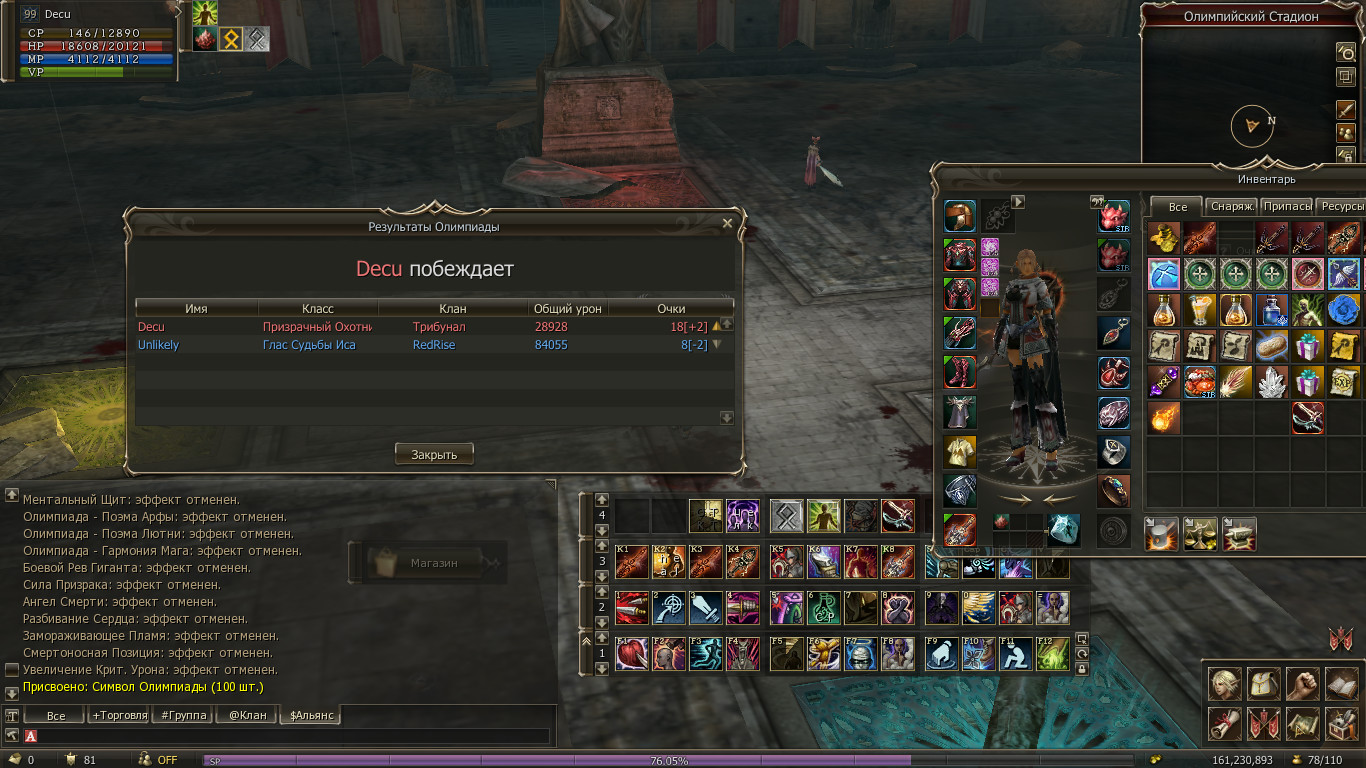The height and width of the screenshot is (768, 1366).
Task: Switch to the Снаряж. inventory tab
Action: (x=1231, y=206)
